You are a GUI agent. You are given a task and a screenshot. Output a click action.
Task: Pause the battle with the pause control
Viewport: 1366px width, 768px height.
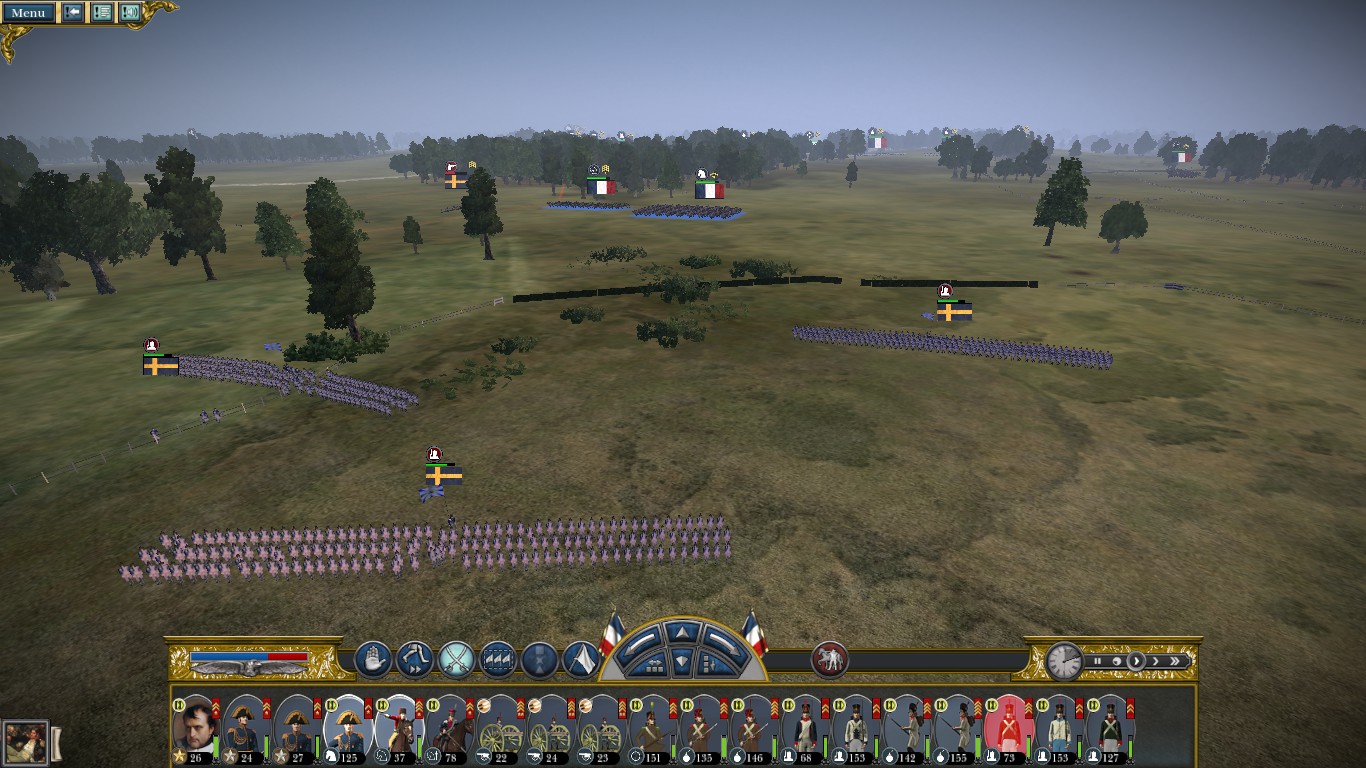pos(1097,661)
